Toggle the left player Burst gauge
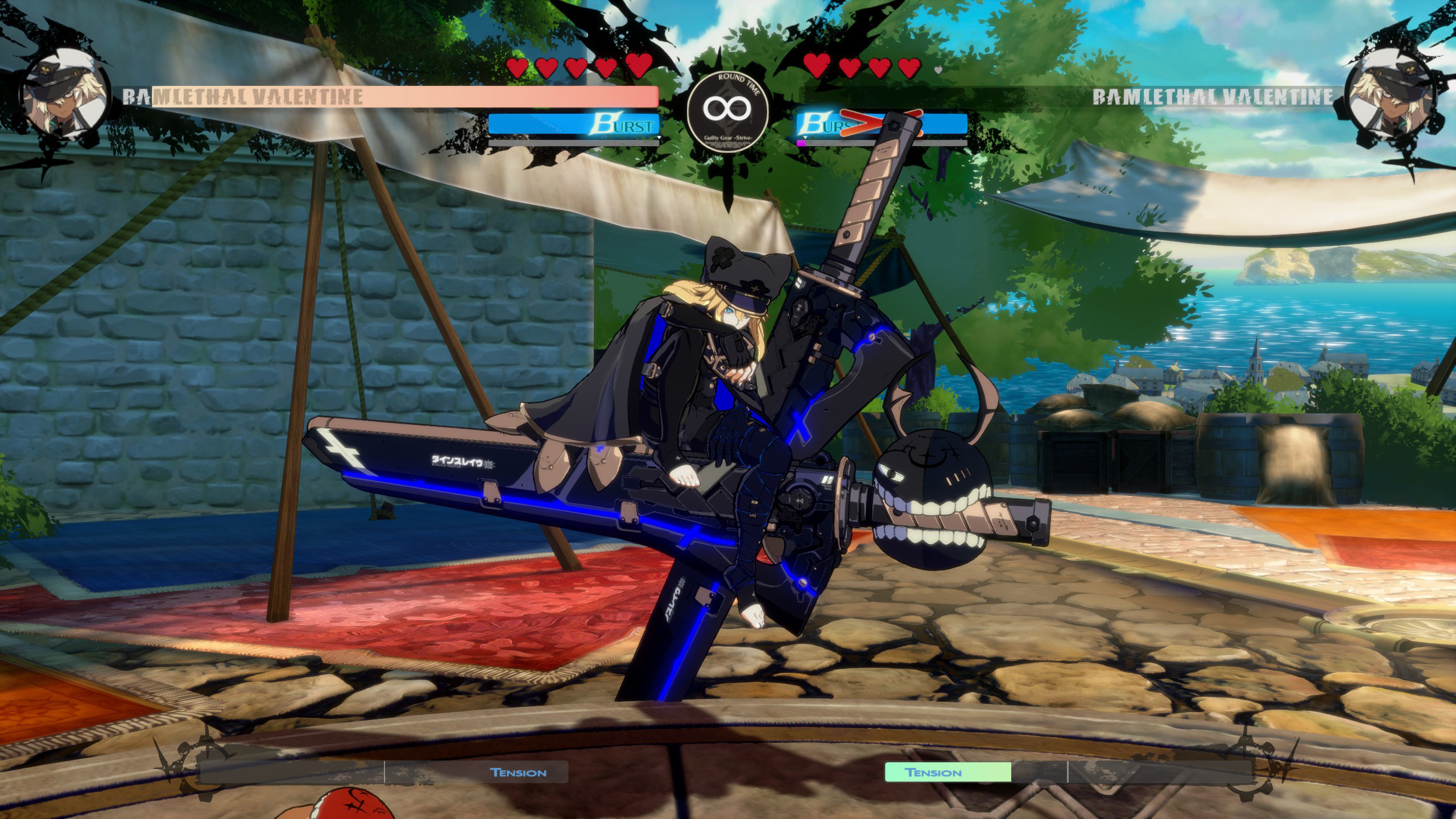Image resolution: width=1456 pixels, height=819 pixels. [574, 124]
